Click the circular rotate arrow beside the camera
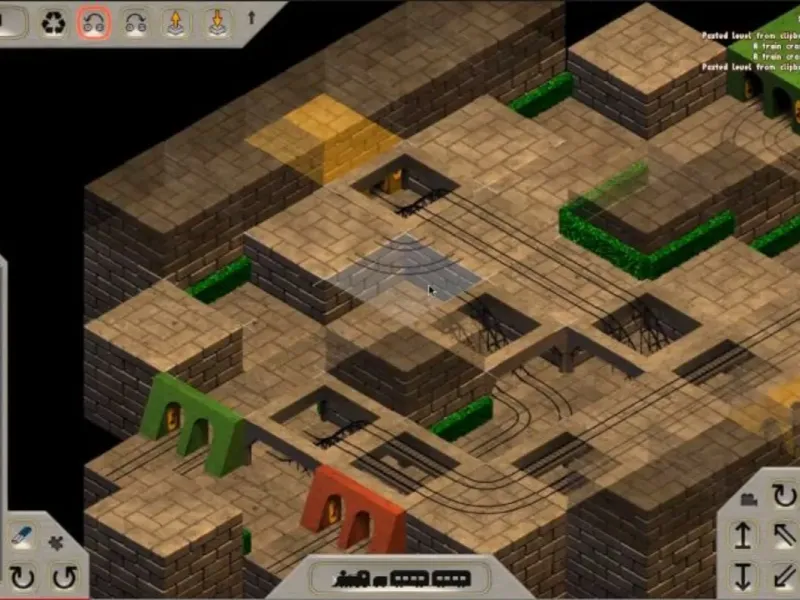This screenshot has height=600, width=800. 785,495
